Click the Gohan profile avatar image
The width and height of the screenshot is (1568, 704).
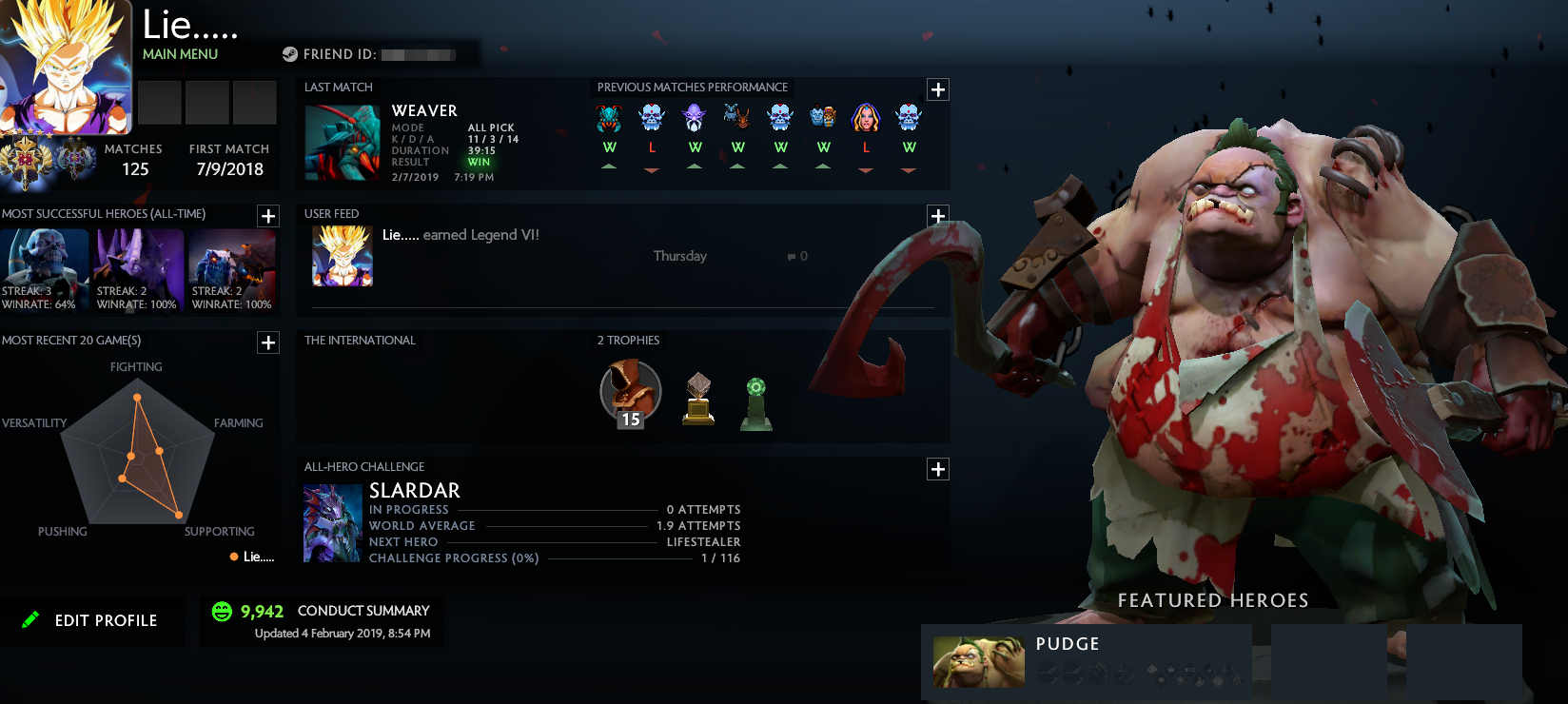point(66,67)
